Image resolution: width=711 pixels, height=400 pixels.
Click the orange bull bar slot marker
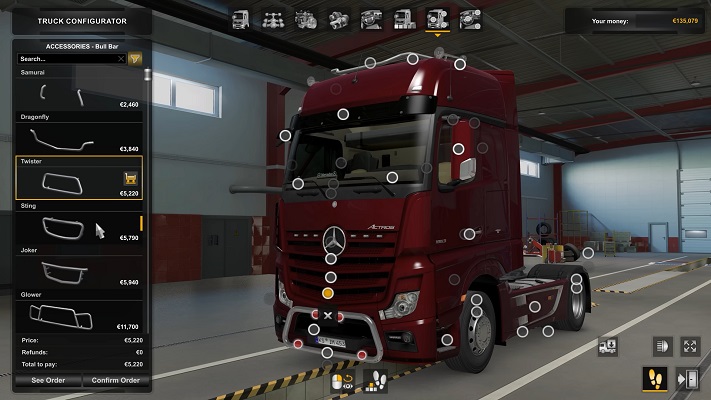[328, 293]
